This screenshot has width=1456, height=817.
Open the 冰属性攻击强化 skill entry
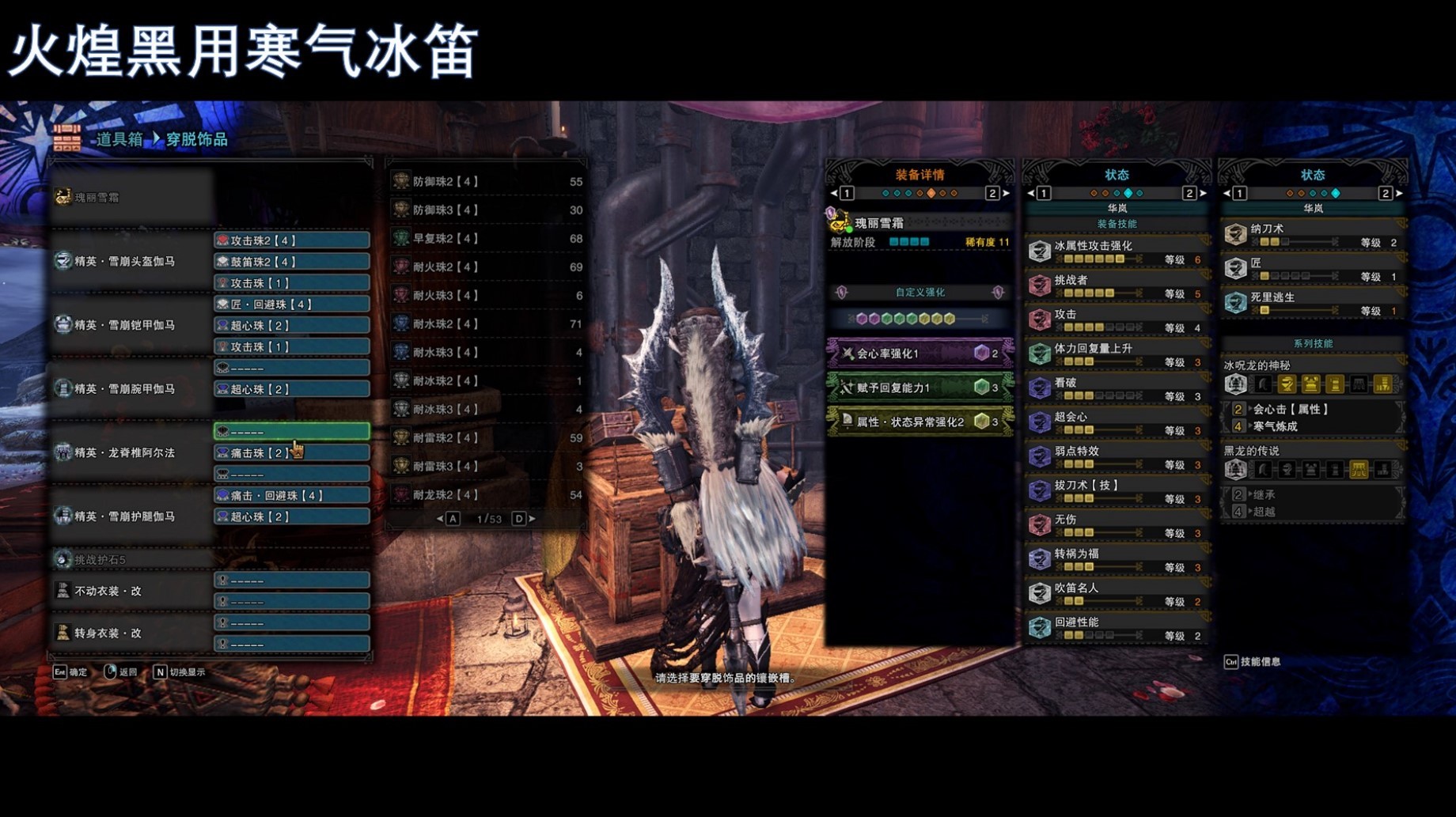coord(1116,252)
